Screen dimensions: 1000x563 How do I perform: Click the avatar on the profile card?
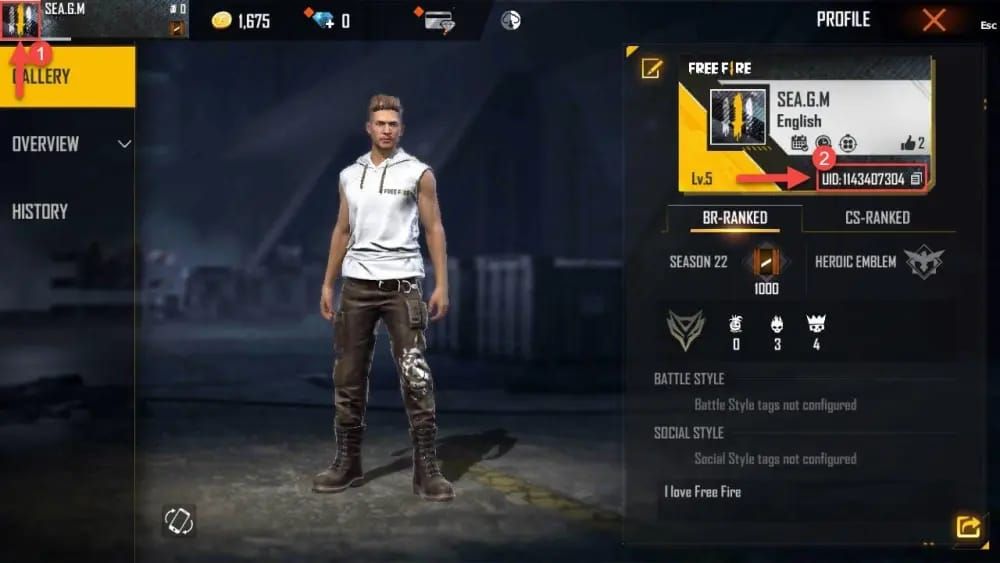(x=738, y=117)
